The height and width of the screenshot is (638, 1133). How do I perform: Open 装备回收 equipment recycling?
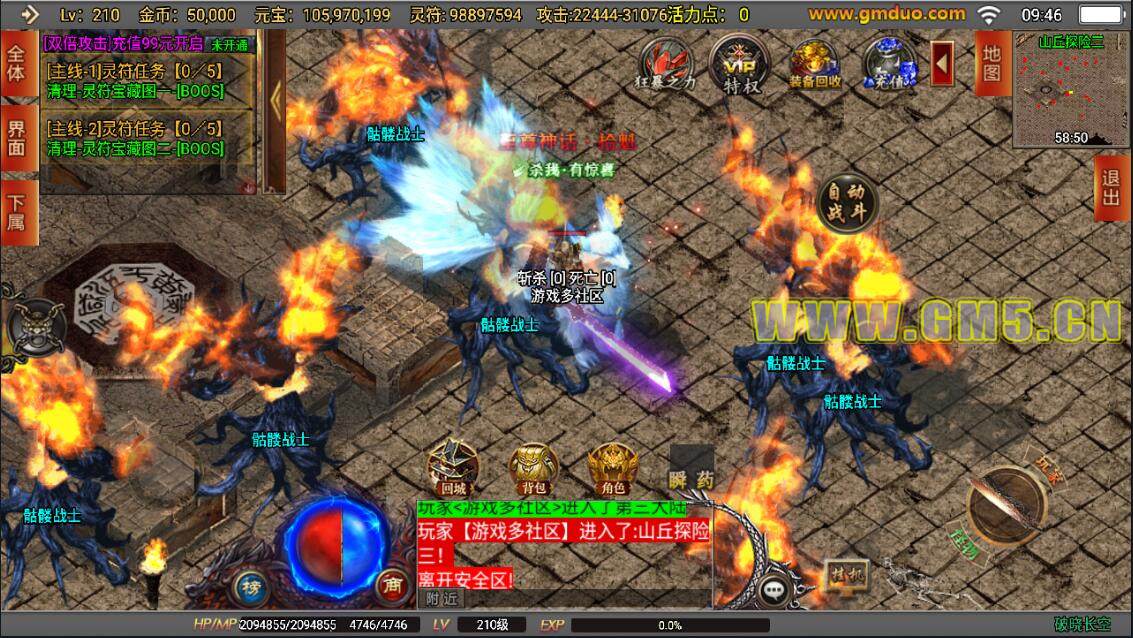pos(814,65)
